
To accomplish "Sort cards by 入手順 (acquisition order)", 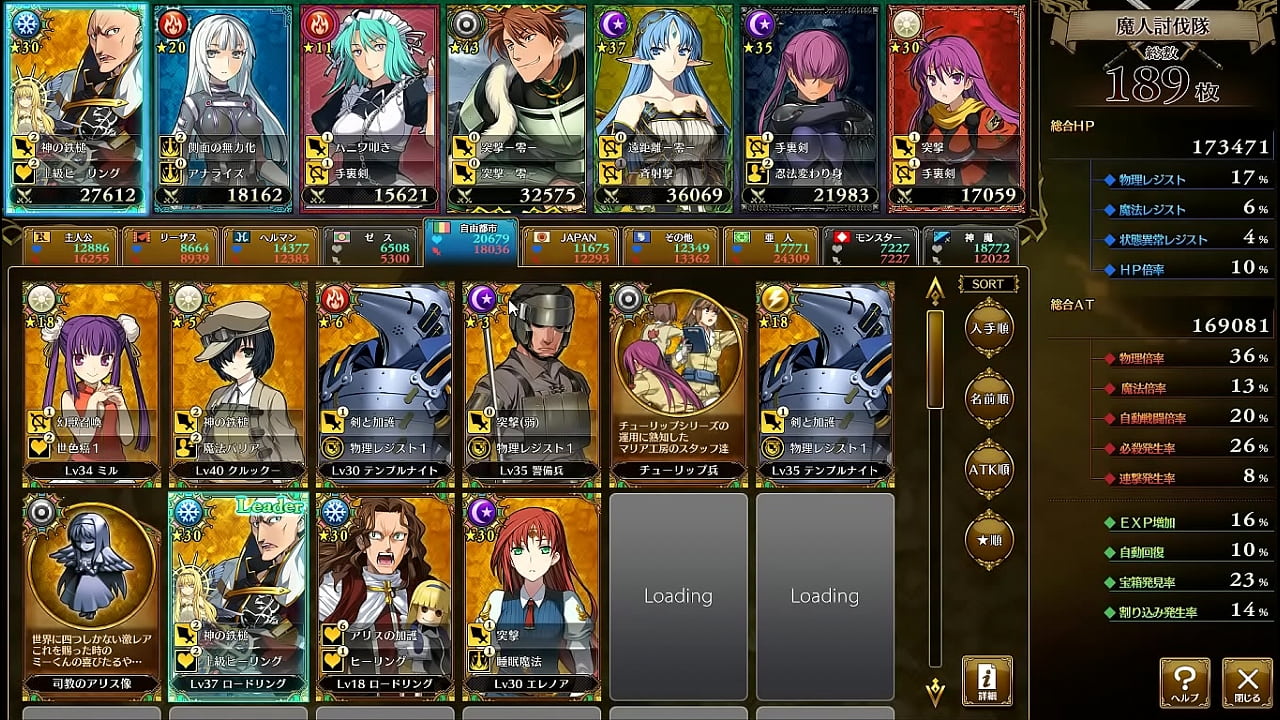I will click(988, 327).
